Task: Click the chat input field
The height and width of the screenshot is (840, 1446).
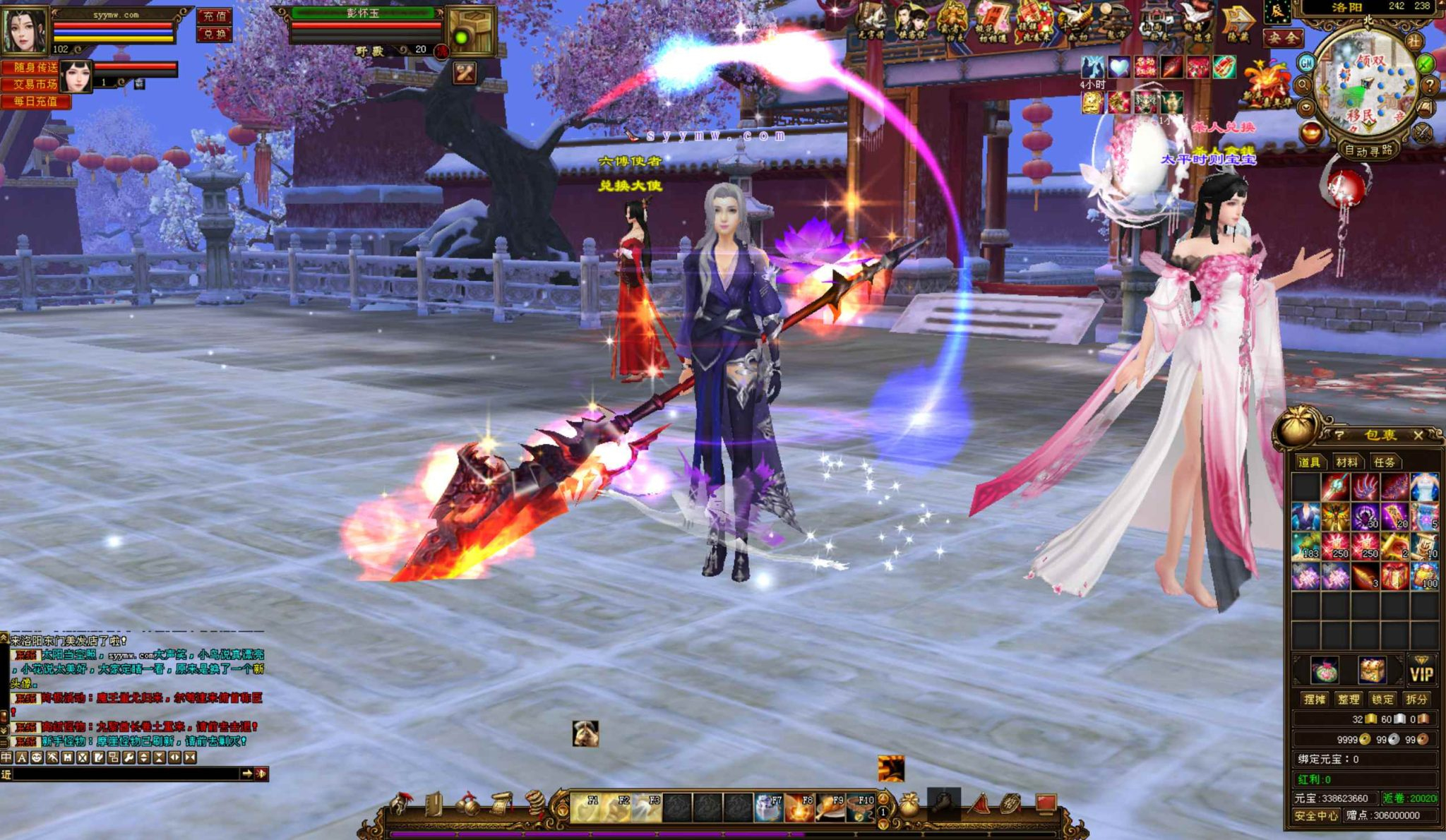Action: tap(127, 774)
